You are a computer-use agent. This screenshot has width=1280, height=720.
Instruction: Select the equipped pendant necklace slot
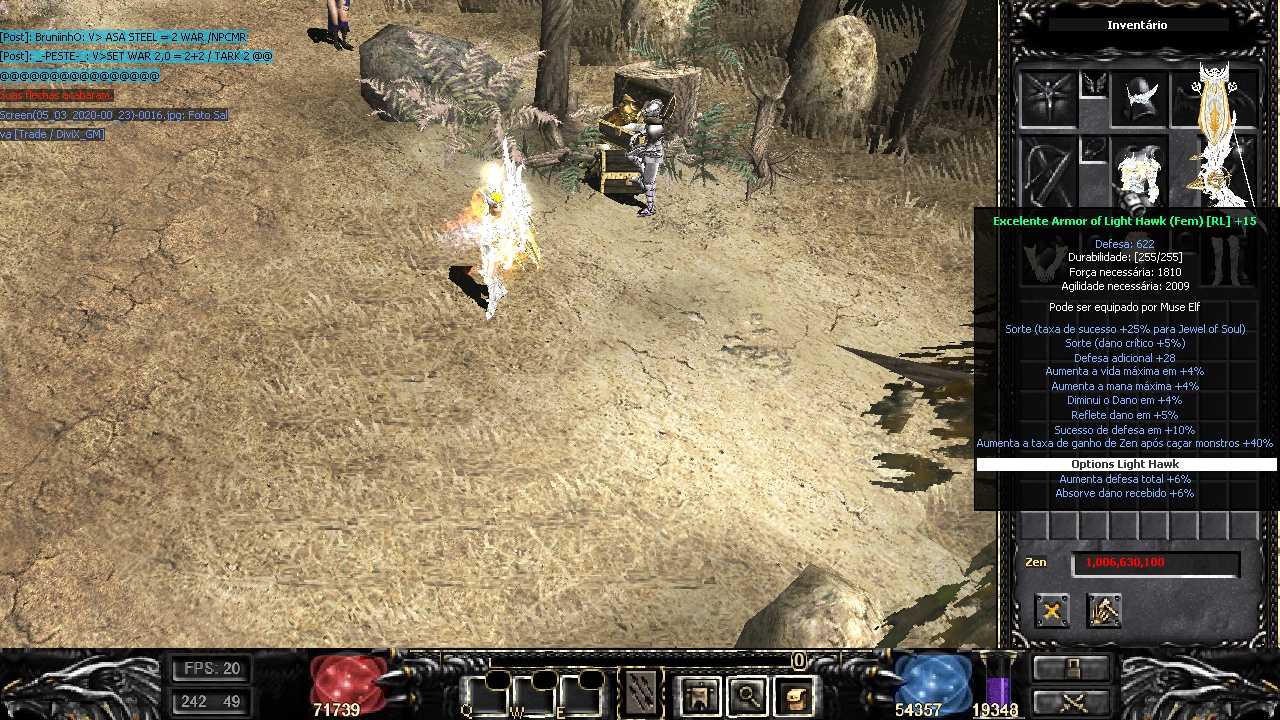click(x=1094, y=150)
